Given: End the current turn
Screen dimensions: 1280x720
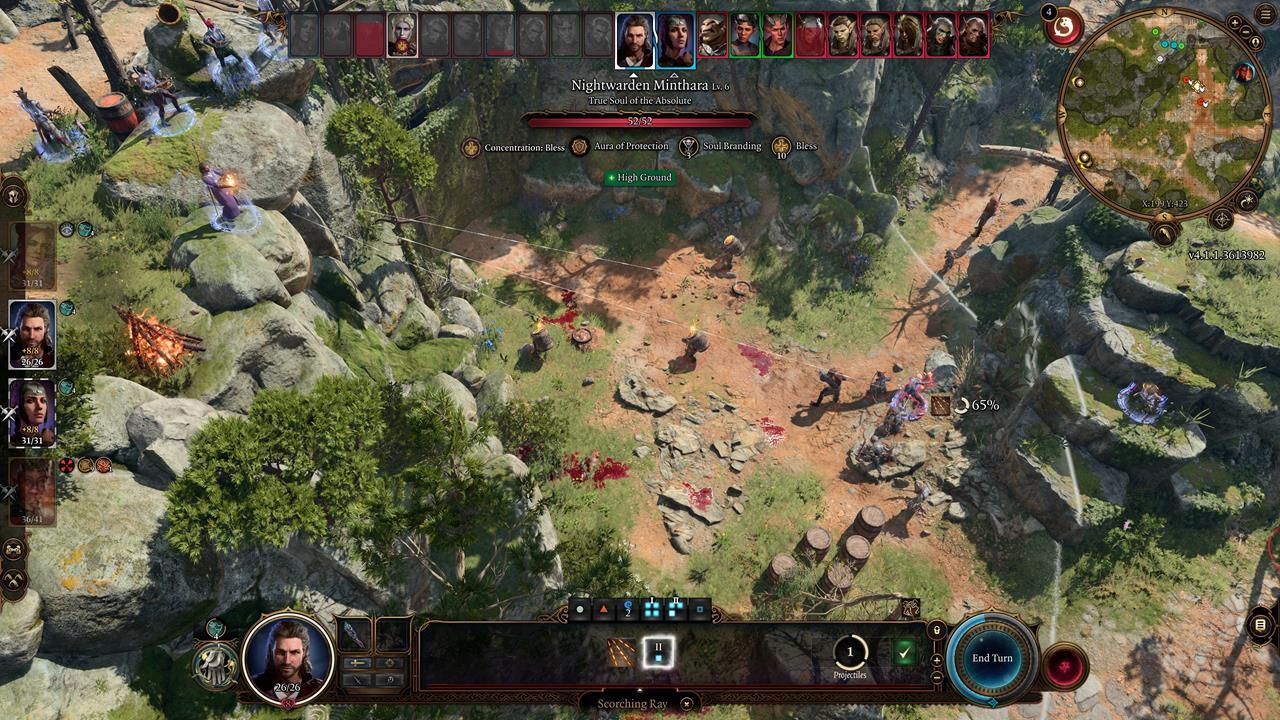Looking at the screenshot, I should click(992, 658).
